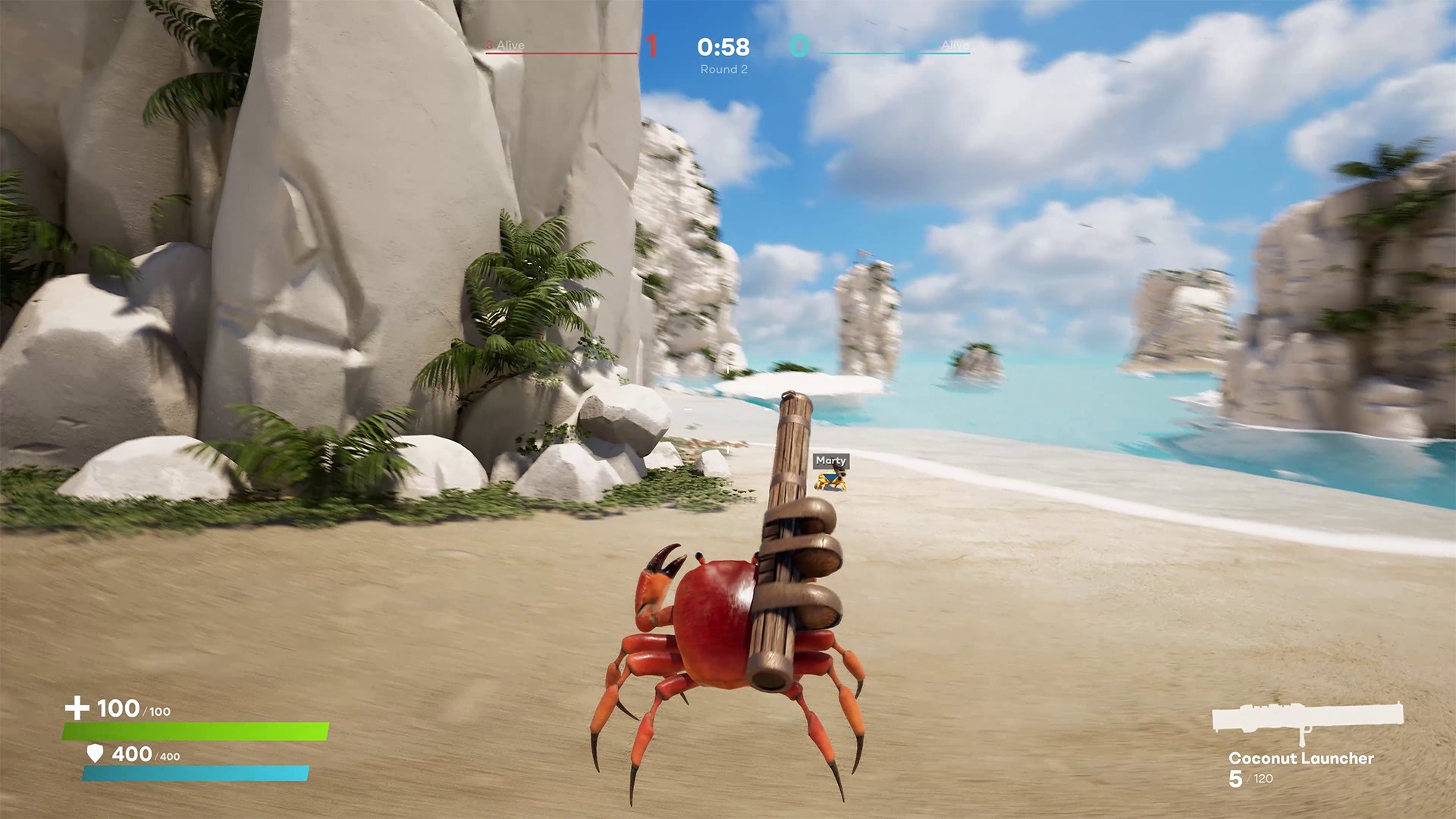Toggle the red team's 3 Alive indicator

click(504, 45)
